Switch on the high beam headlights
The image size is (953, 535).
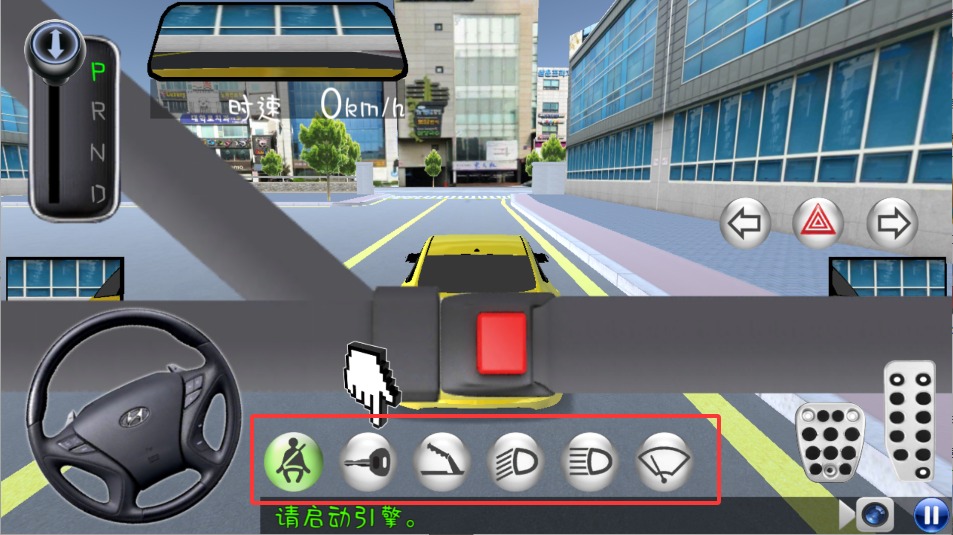(x=592, y=461)
